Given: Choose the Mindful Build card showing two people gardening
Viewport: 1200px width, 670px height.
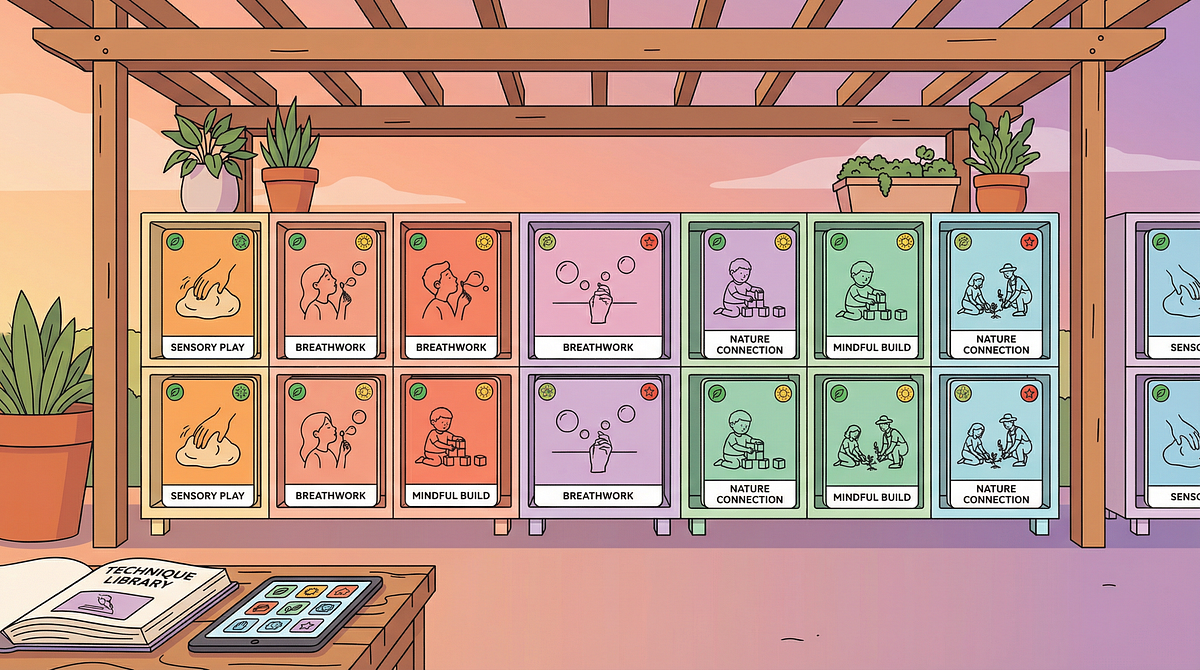Looking at the screenshot, I should click(871, 441).
